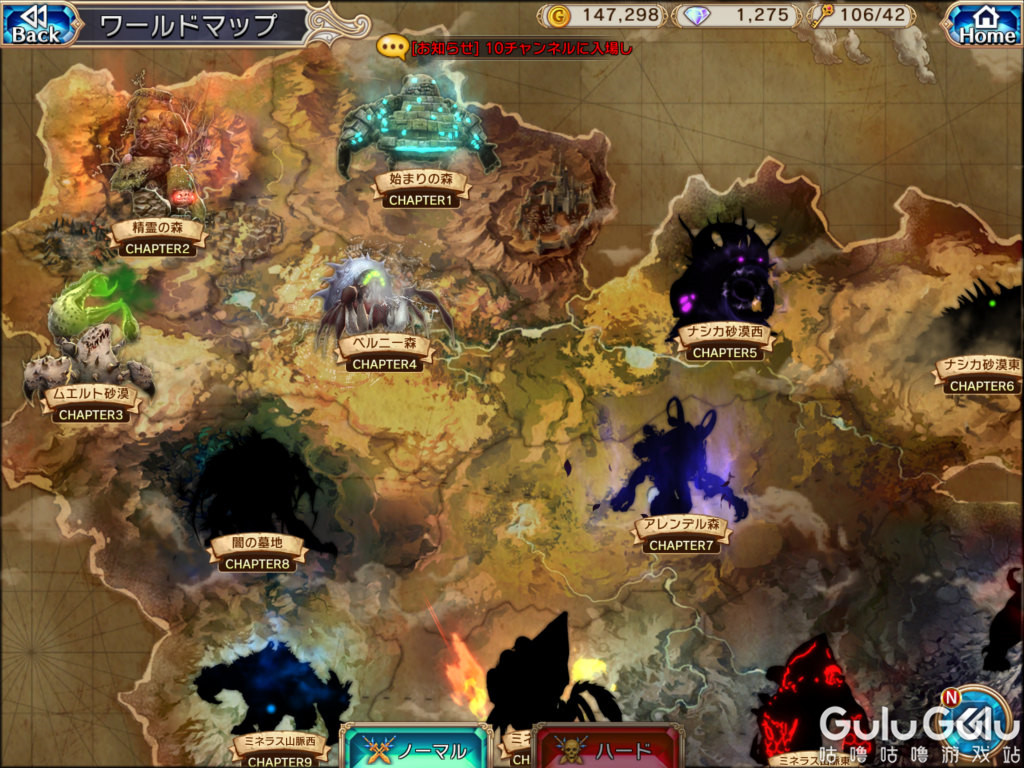Enter Chapter 5 ナシカ砂漠西
Viewport: 1024px width, 768px height.
tap(724, 342)
